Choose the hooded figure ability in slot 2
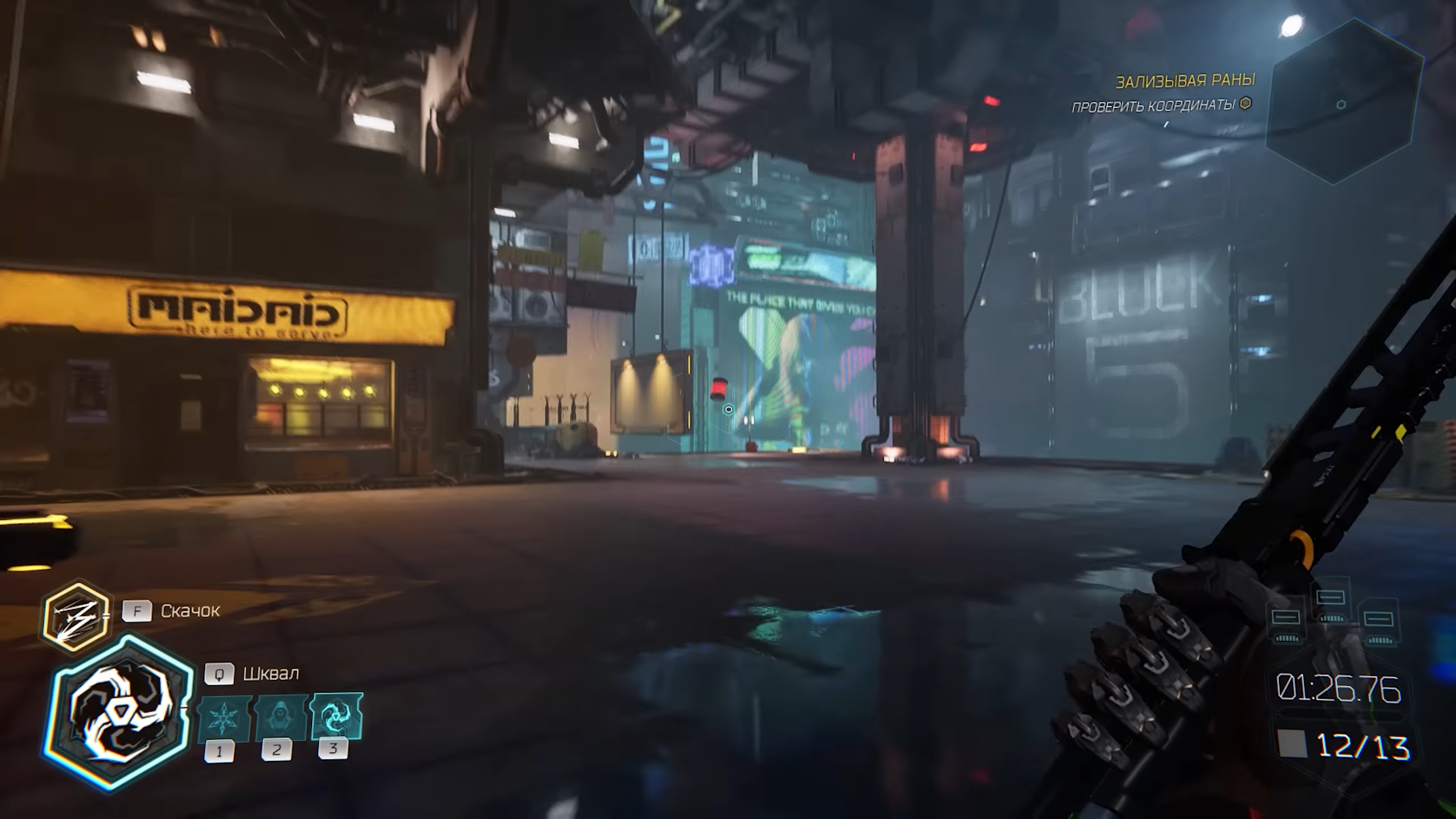The height and width of the screenshot is (819, 1456). pyautogui.click(x=280, y=717)
